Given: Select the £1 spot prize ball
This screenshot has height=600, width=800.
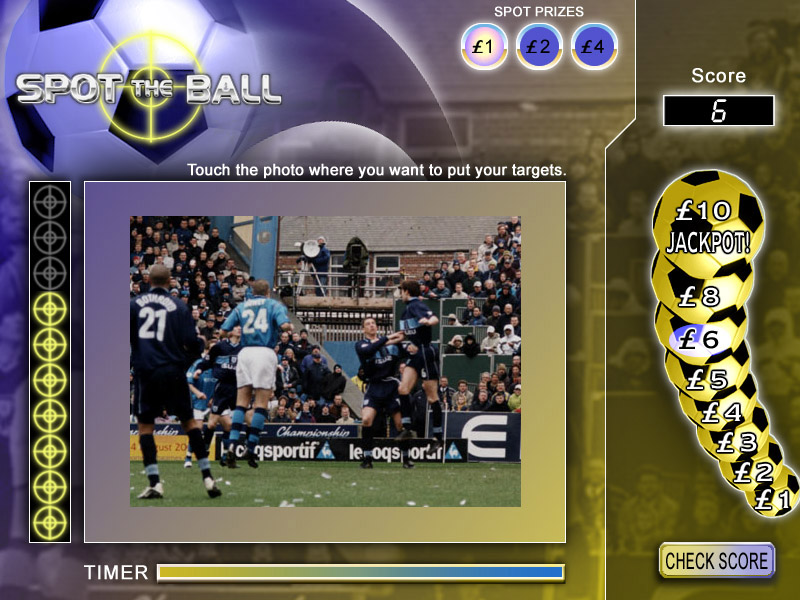Looking at the screenshot, I should point(484,46).
